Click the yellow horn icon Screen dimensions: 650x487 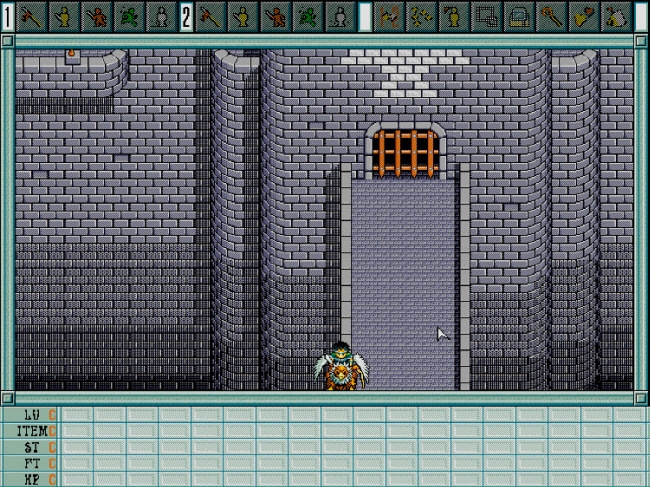pyautogui.click(x=584, y=15)
